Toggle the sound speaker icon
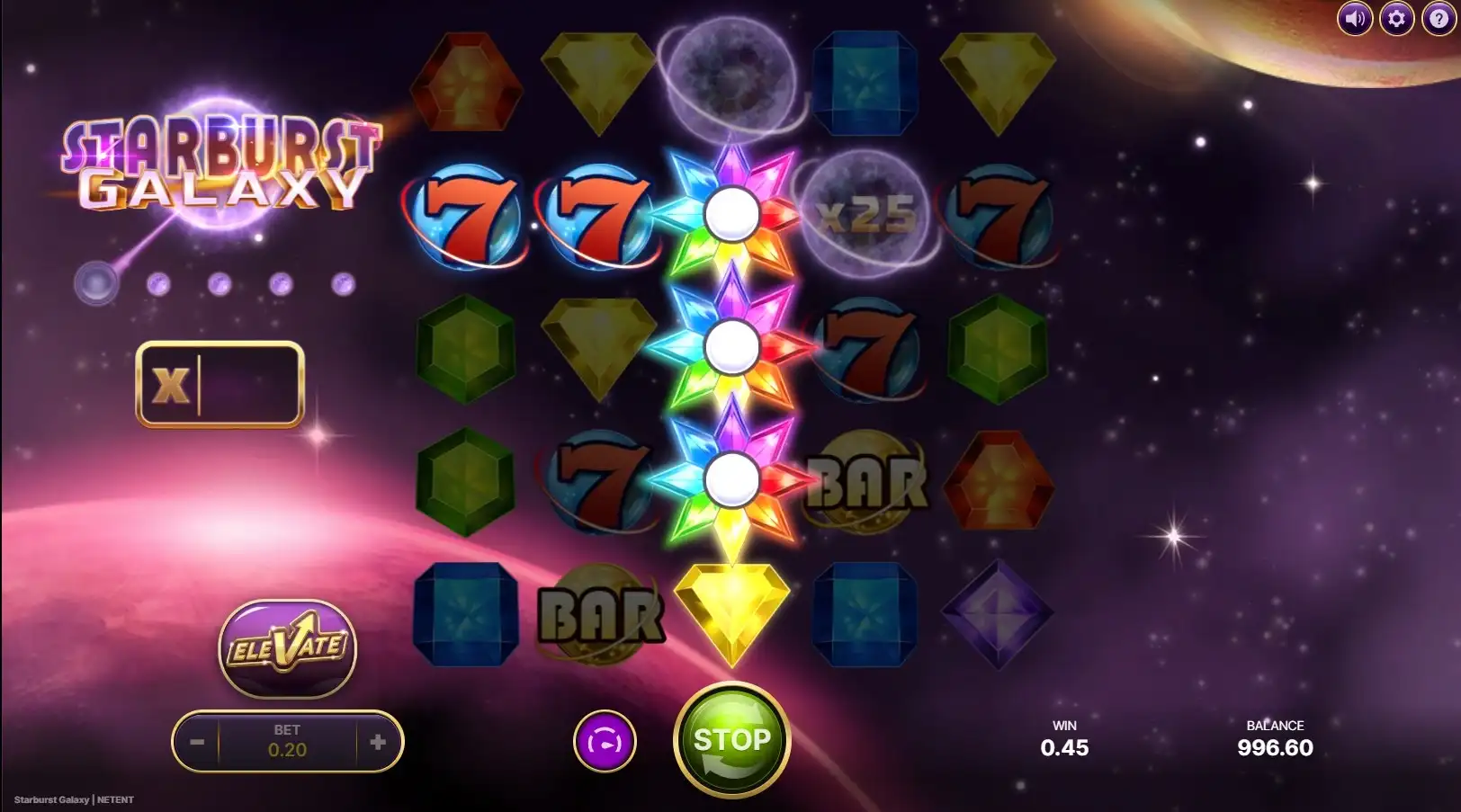 click(x=1354, y=18)
